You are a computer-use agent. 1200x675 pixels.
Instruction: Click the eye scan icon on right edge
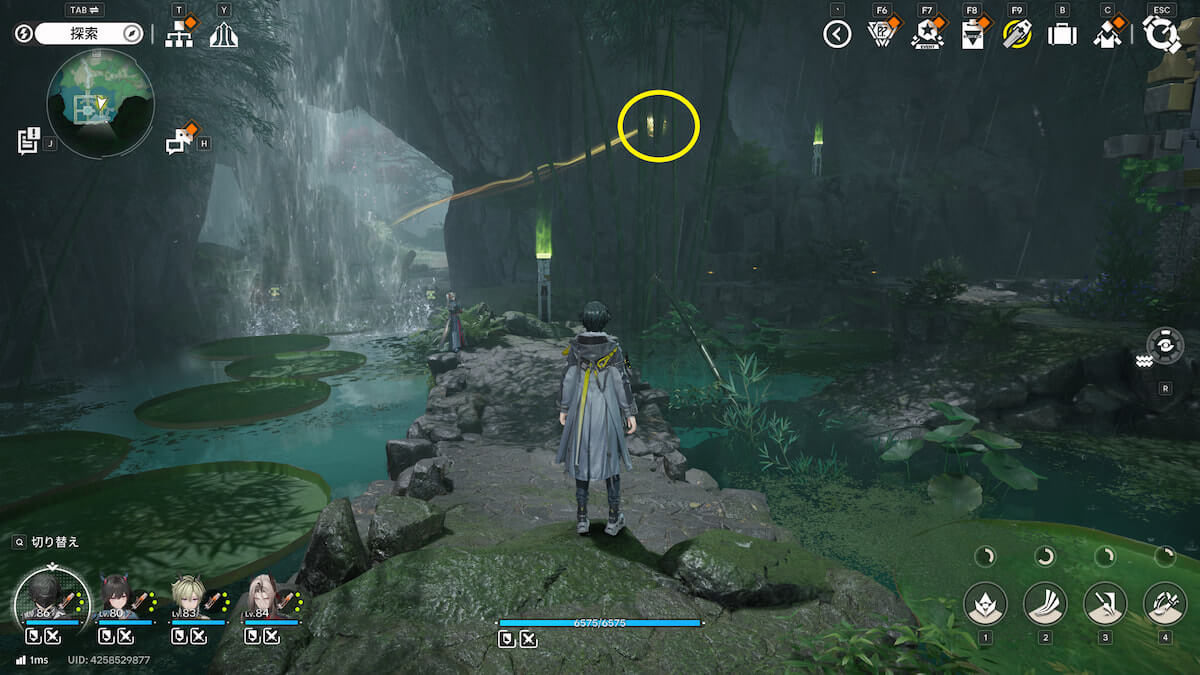1165,345
